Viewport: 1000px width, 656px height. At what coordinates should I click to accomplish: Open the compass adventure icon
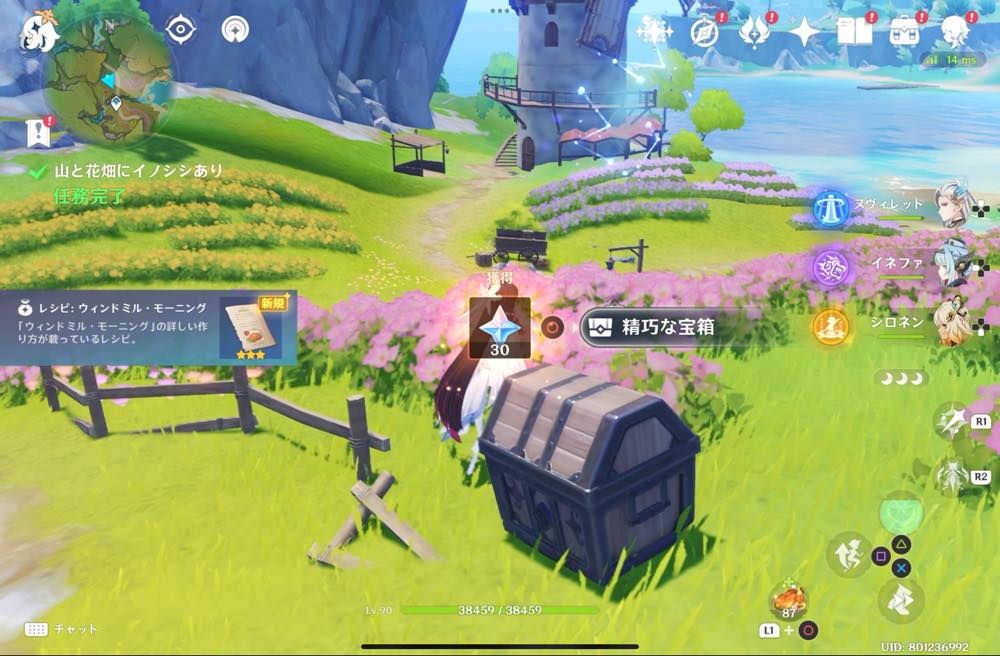(705, 32)
